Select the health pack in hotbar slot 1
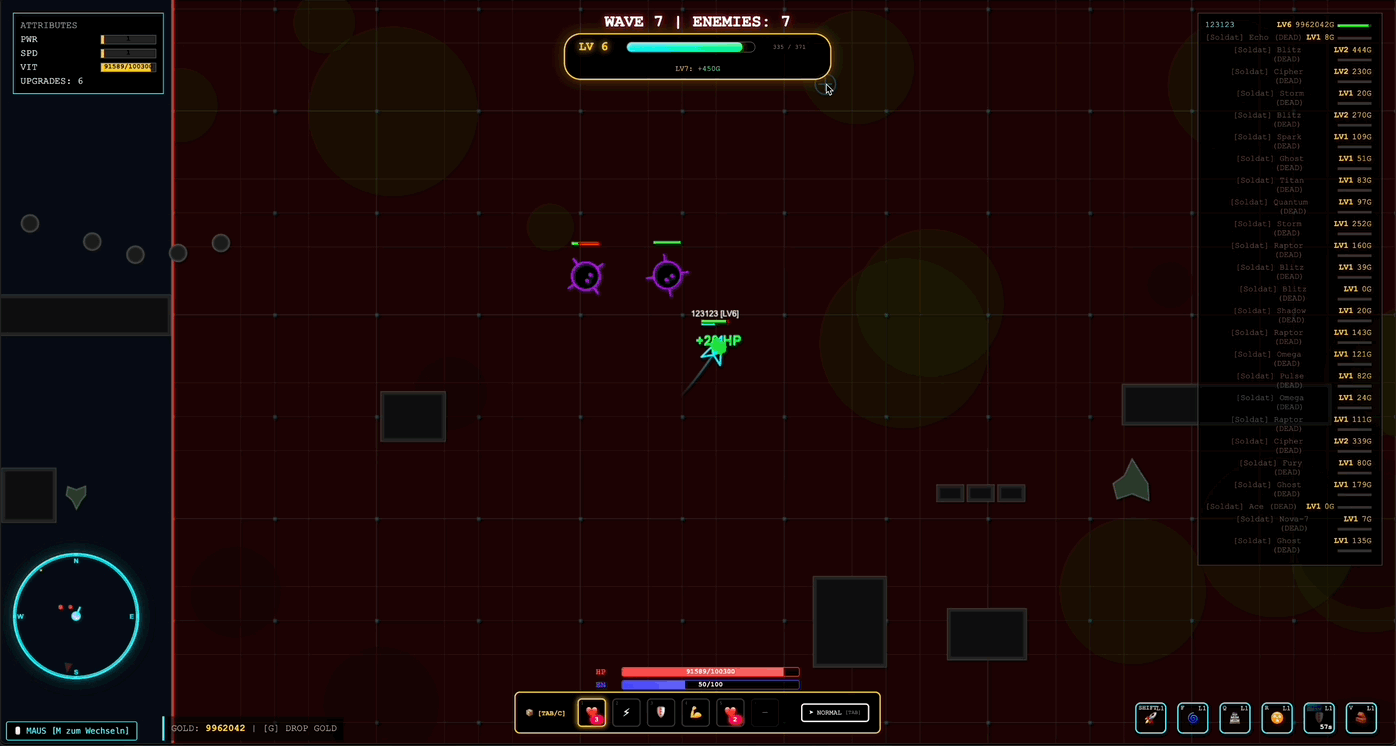Viewport: 1396px width, 746px height. (591, 712)
